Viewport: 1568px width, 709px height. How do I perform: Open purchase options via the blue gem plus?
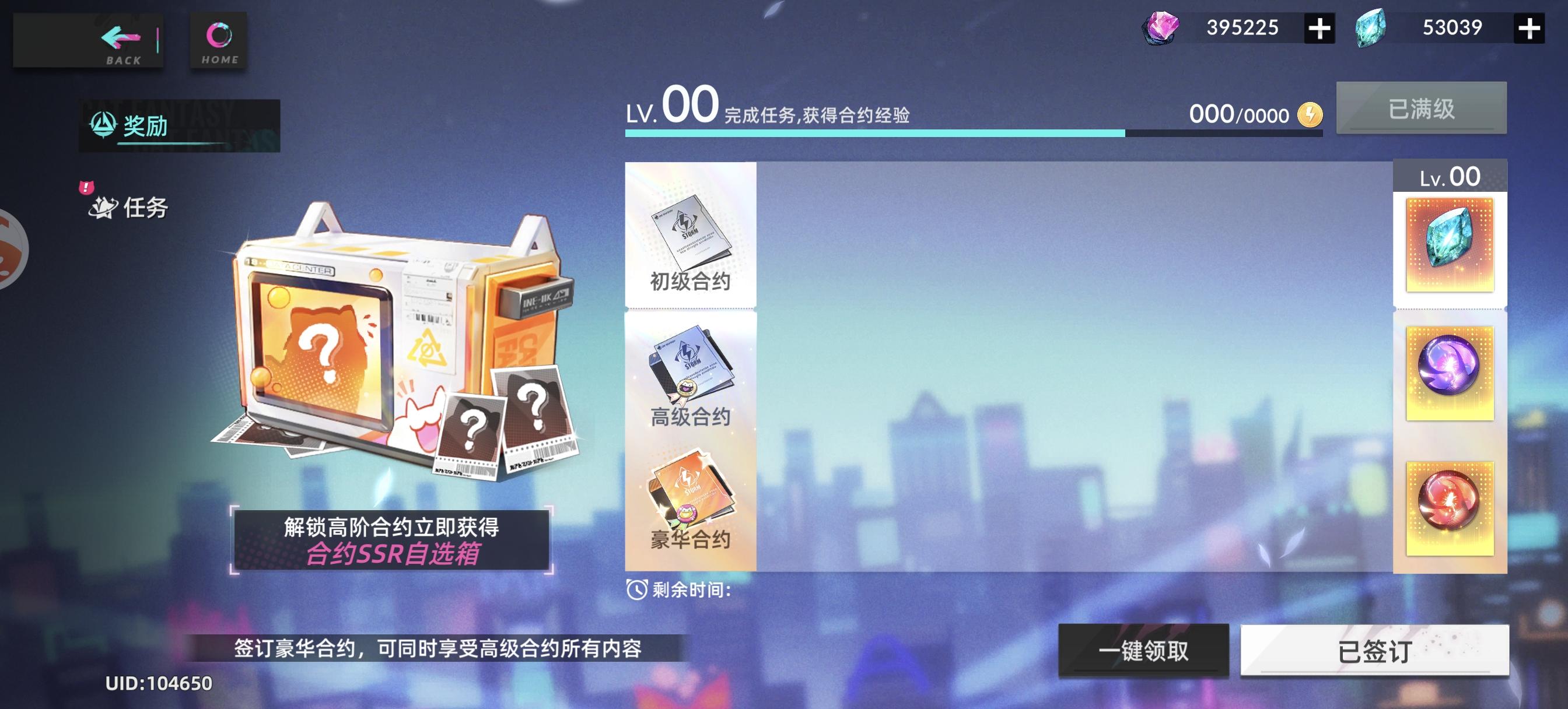(1529, 27)
